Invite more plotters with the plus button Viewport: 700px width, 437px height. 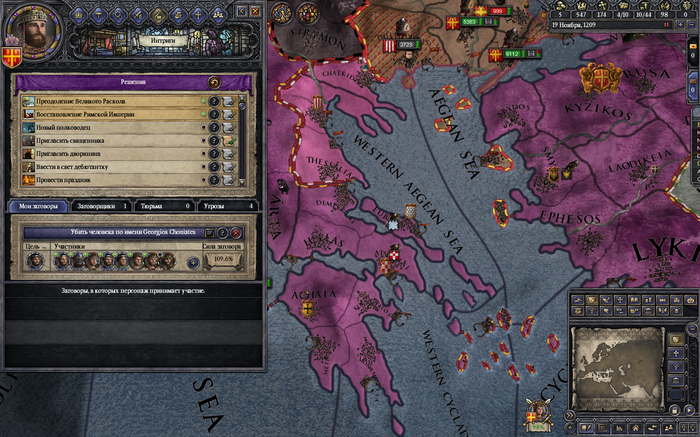click(x=193, y=262)
